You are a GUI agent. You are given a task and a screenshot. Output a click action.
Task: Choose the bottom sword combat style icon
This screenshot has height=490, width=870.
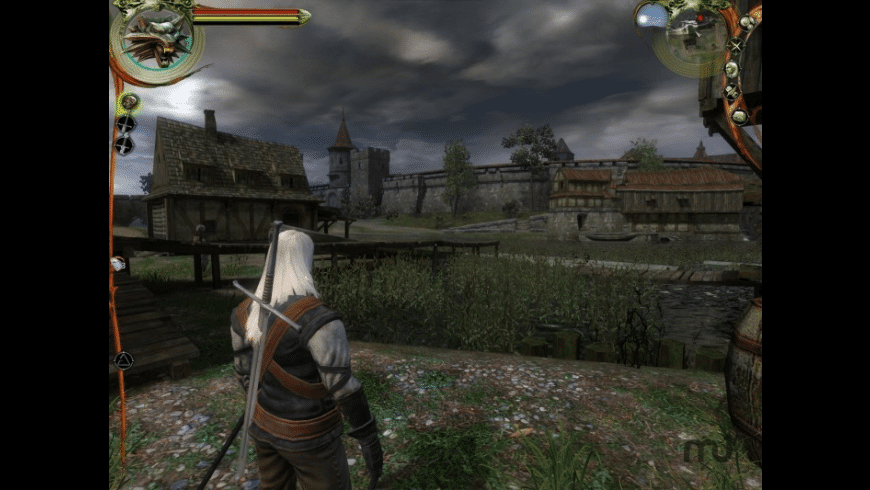pos(124,144)
